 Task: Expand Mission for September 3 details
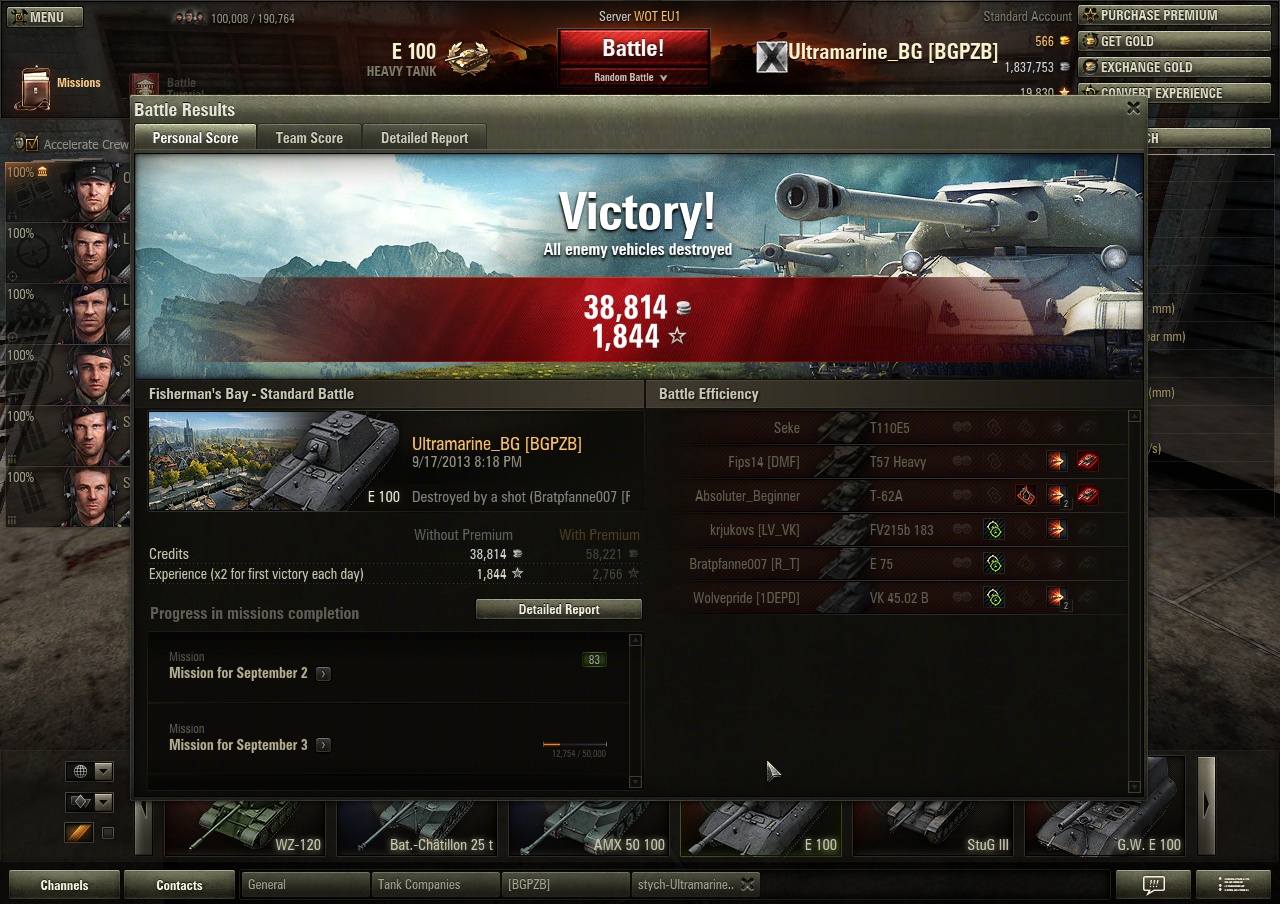pos(323,746)
